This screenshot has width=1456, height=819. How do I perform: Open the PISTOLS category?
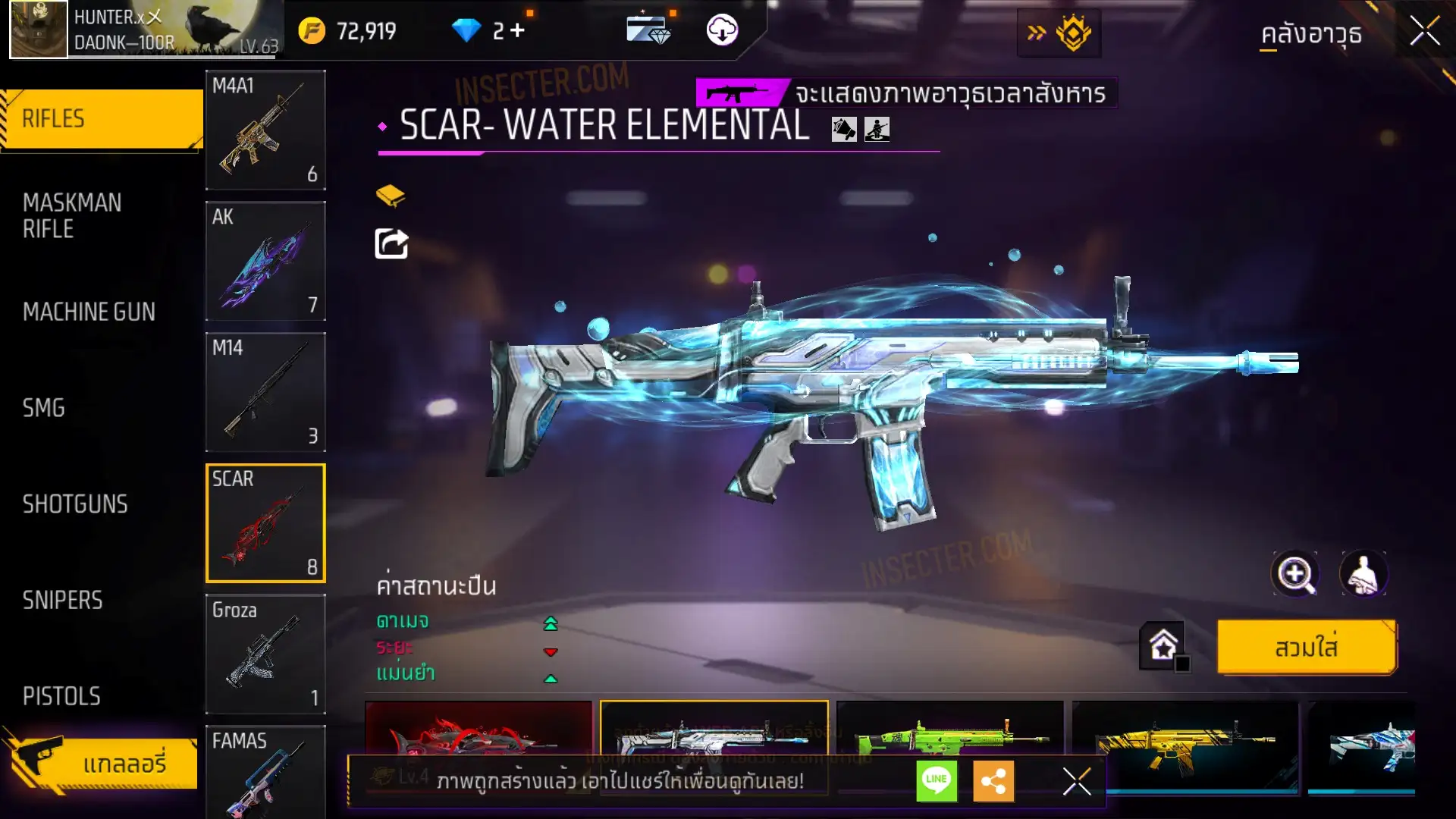tap(61, 696)
